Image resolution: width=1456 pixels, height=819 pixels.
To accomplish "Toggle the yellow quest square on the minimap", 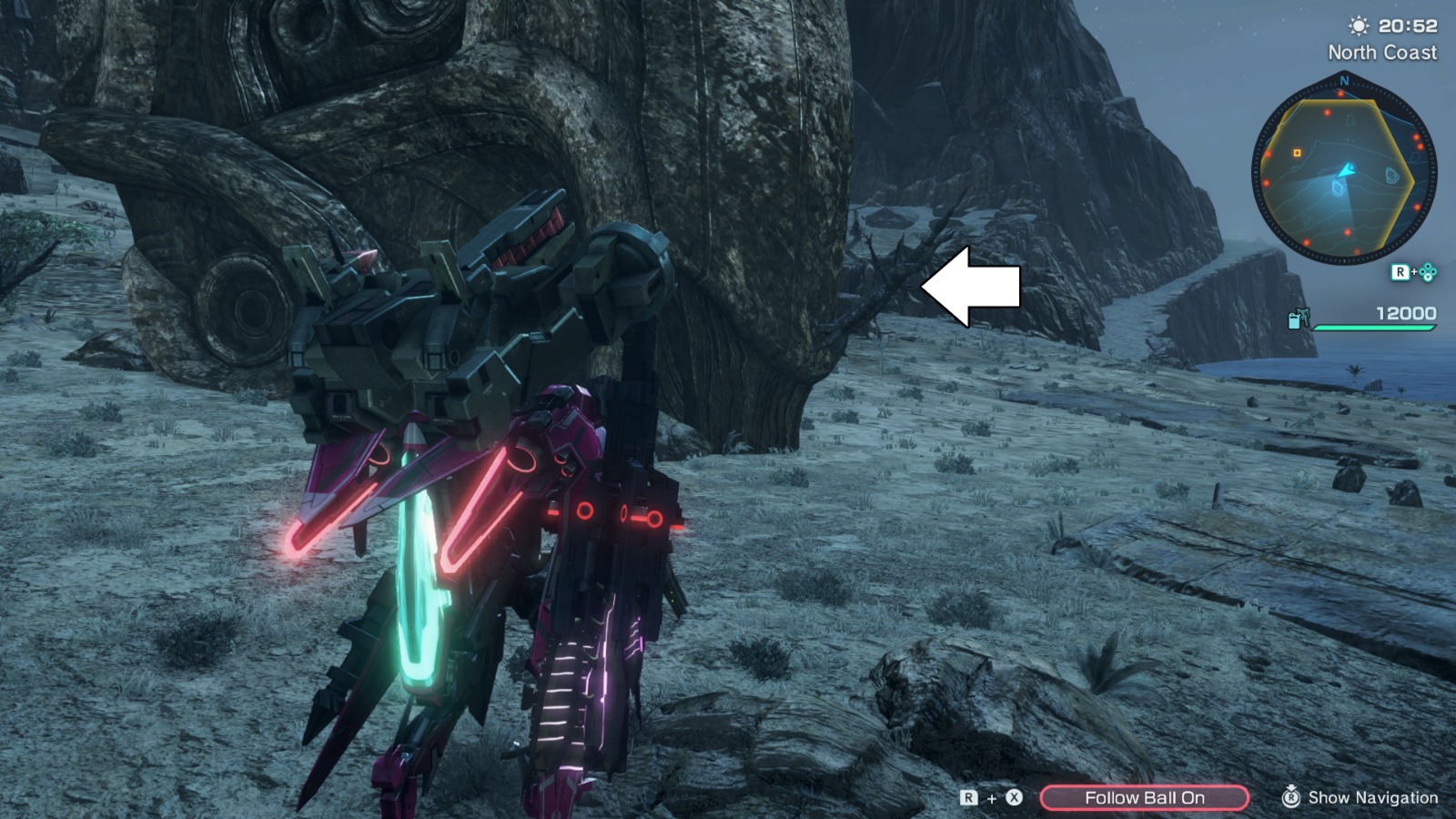I will (x=1296, y=153).
